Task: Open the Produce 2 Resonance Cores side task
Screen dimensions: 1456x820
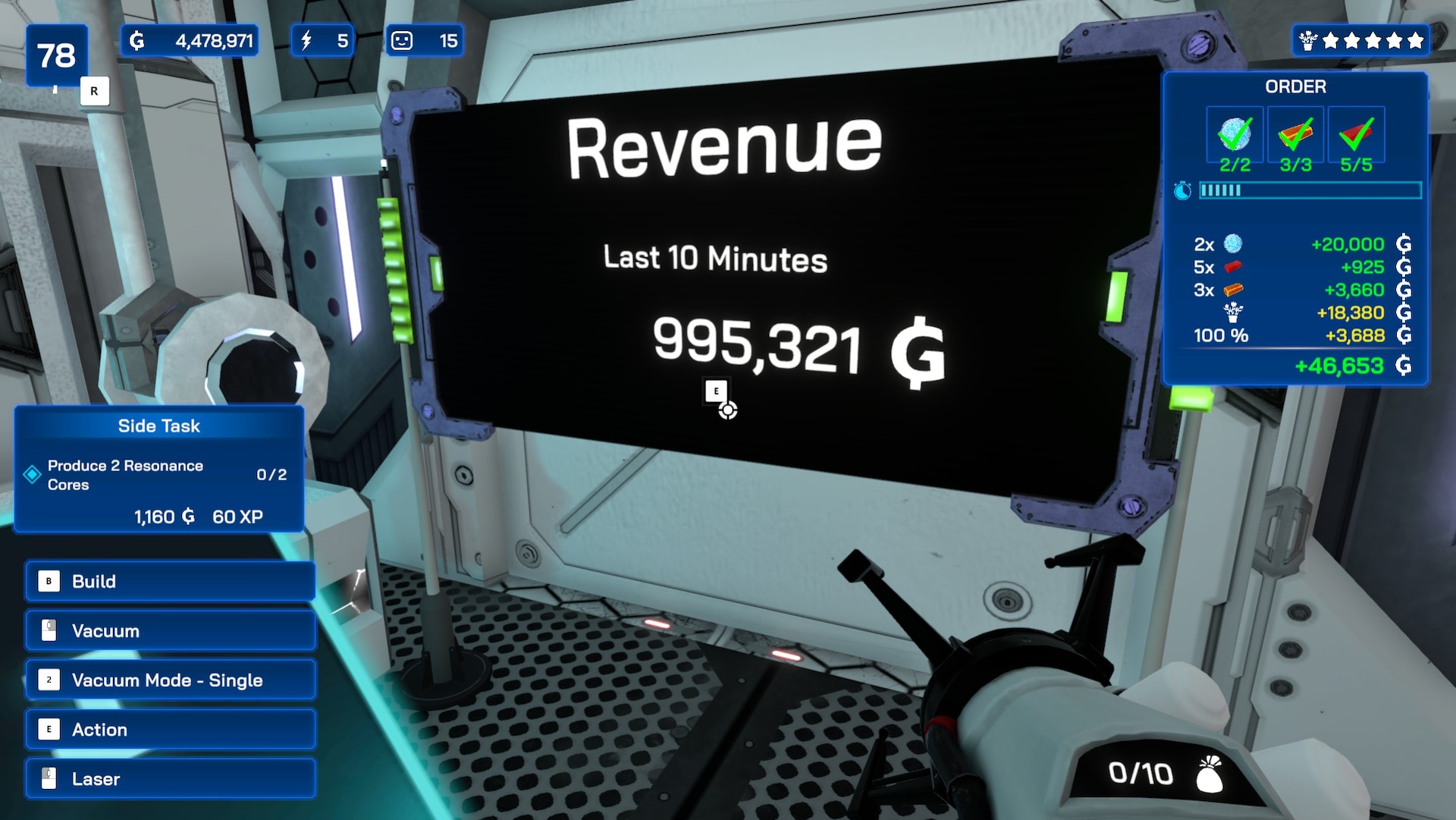Action: tap(159, 475)
